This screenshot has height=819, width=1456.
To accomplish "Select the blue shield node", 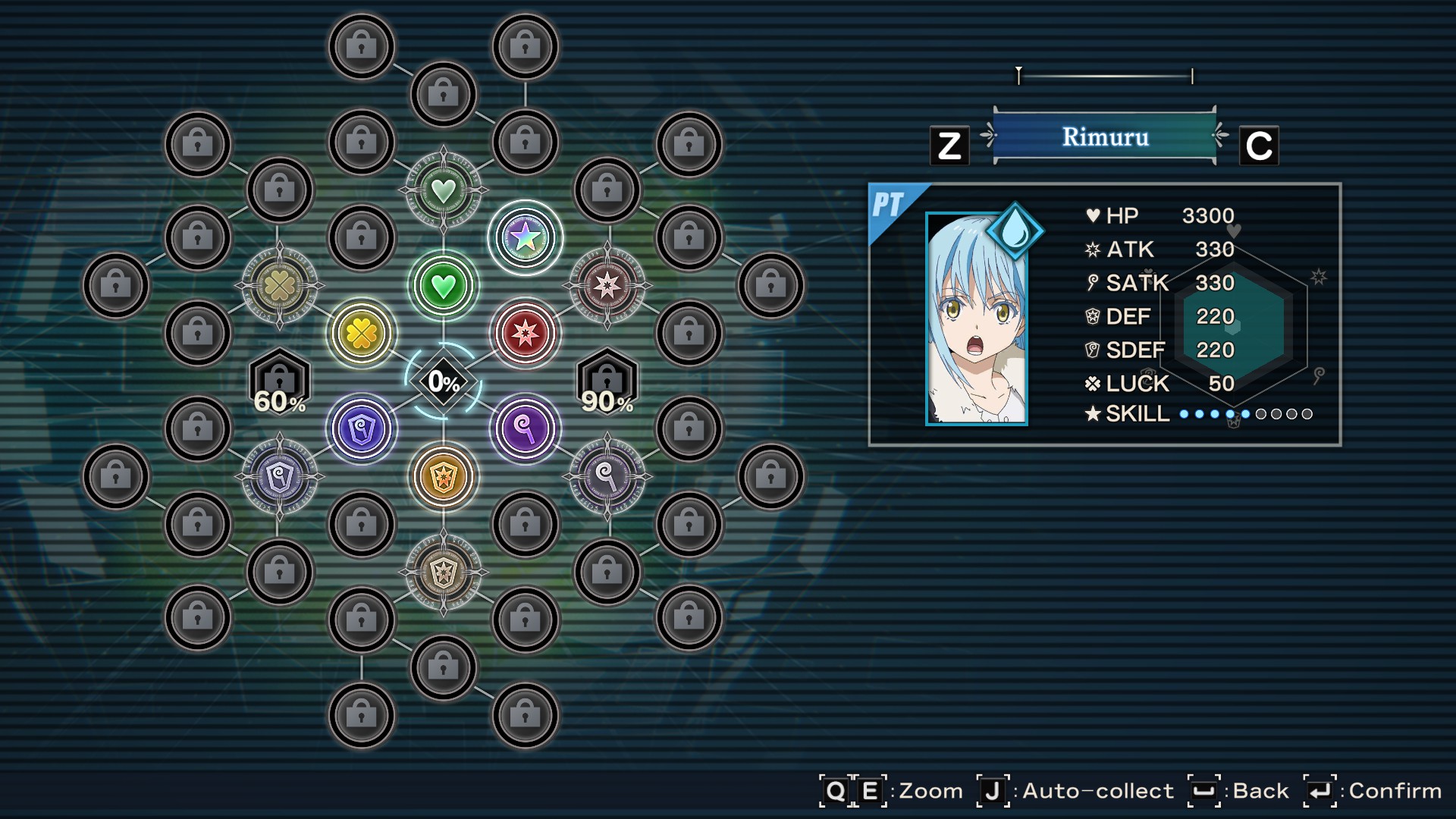I will pos(362,429).
